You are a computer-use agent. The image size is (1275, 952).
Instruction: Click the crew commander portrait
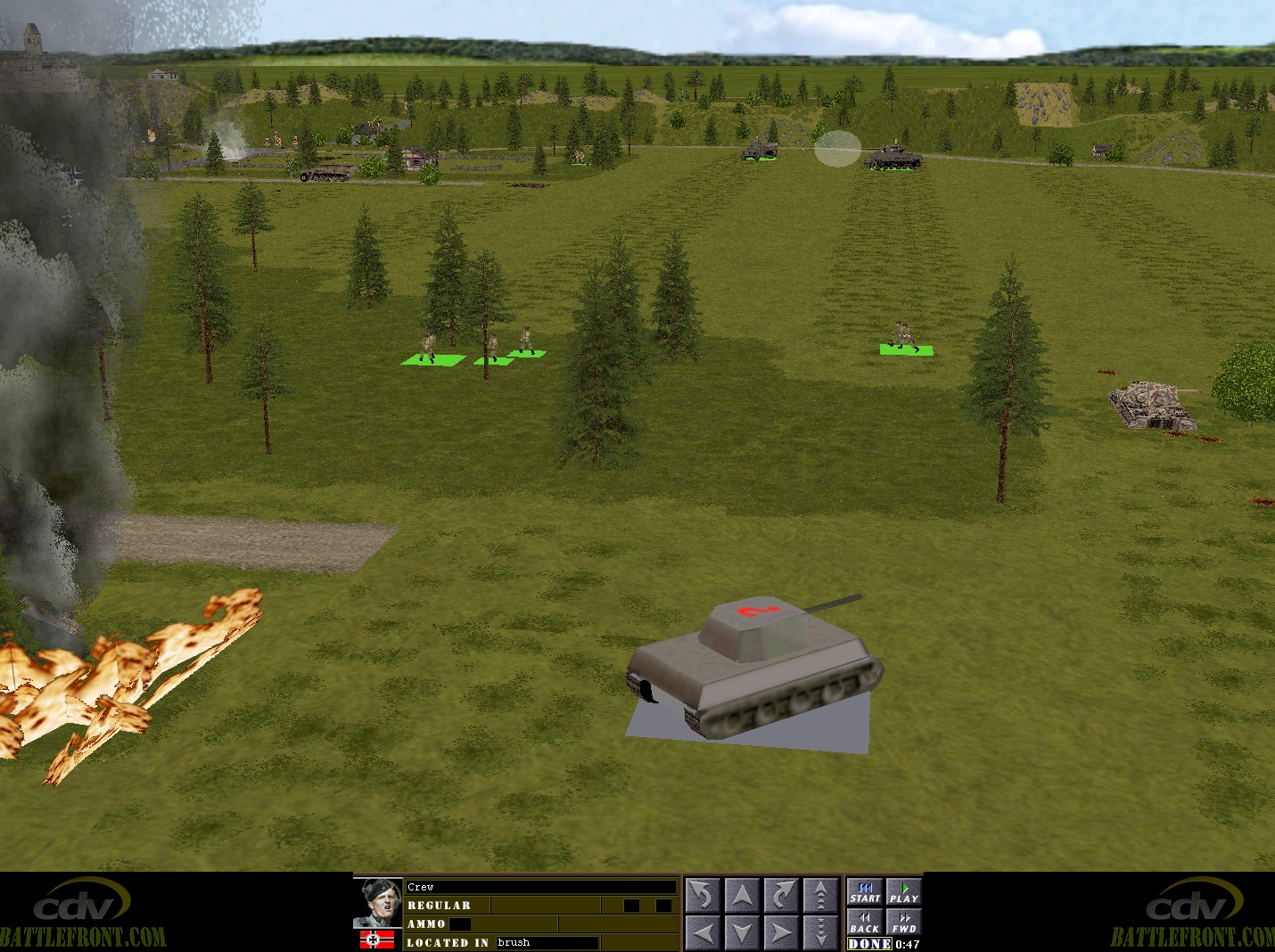point(378,901)
